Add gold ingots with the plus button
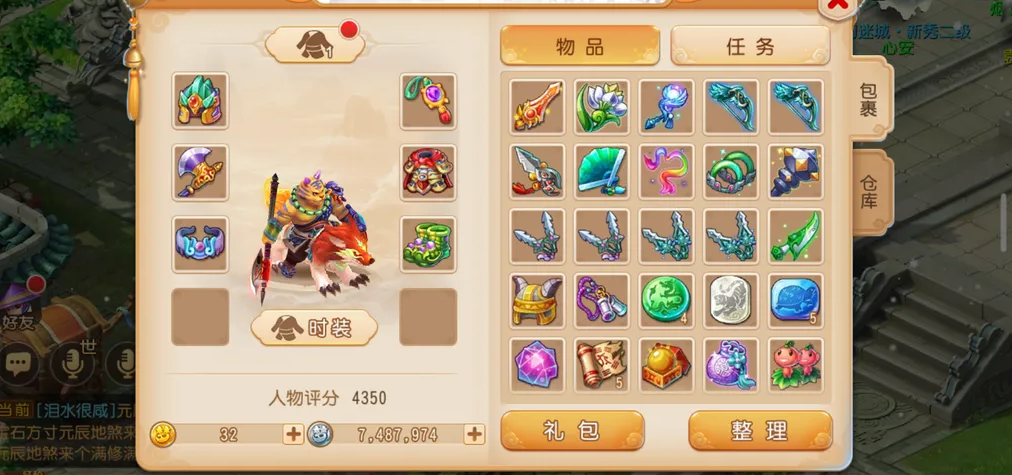The height and width of the screenshot is (475, 1012). coord(293,434)
